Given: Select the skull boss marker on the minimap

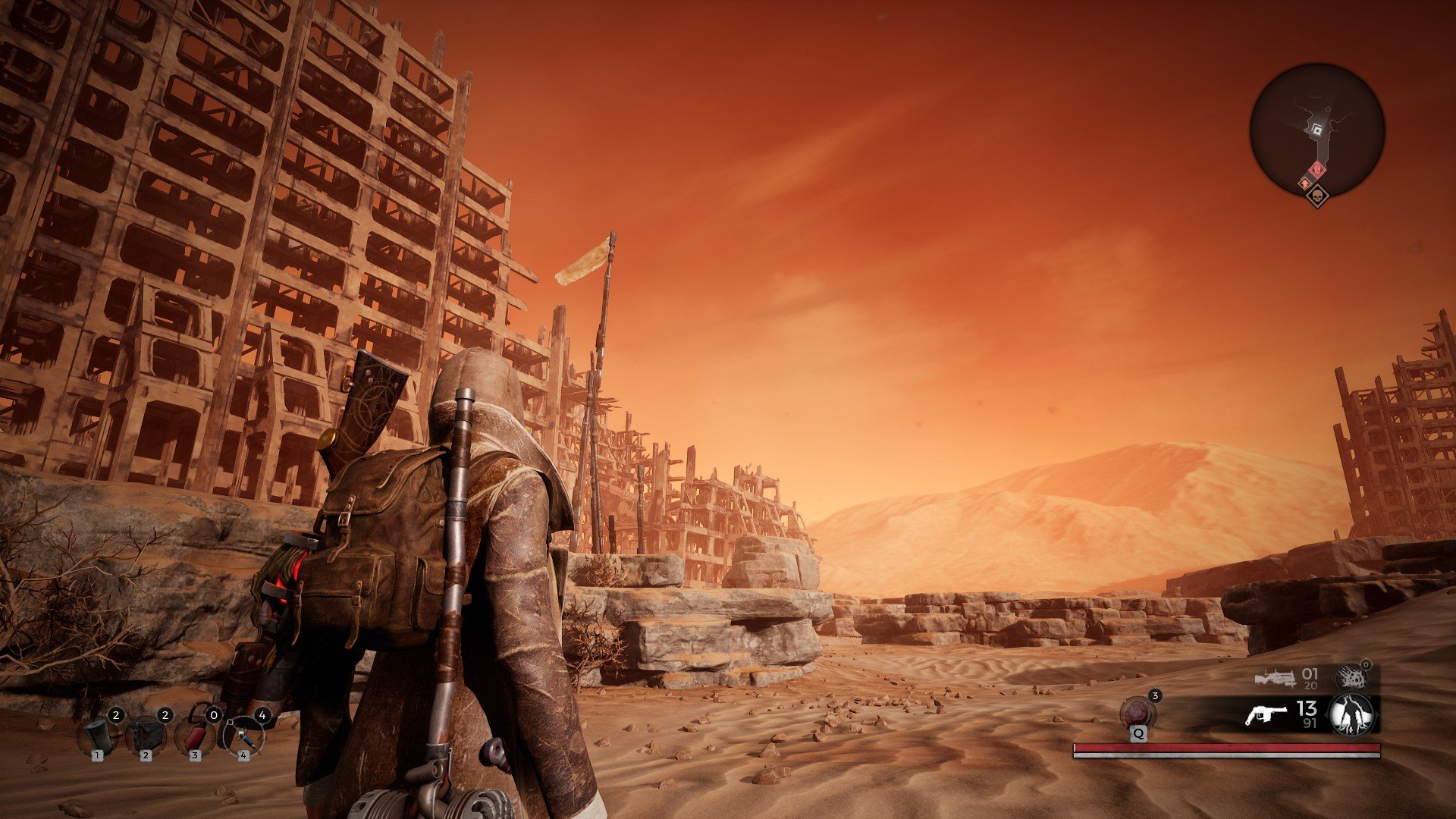Looking at the screenshot, I should (1318, 197).
